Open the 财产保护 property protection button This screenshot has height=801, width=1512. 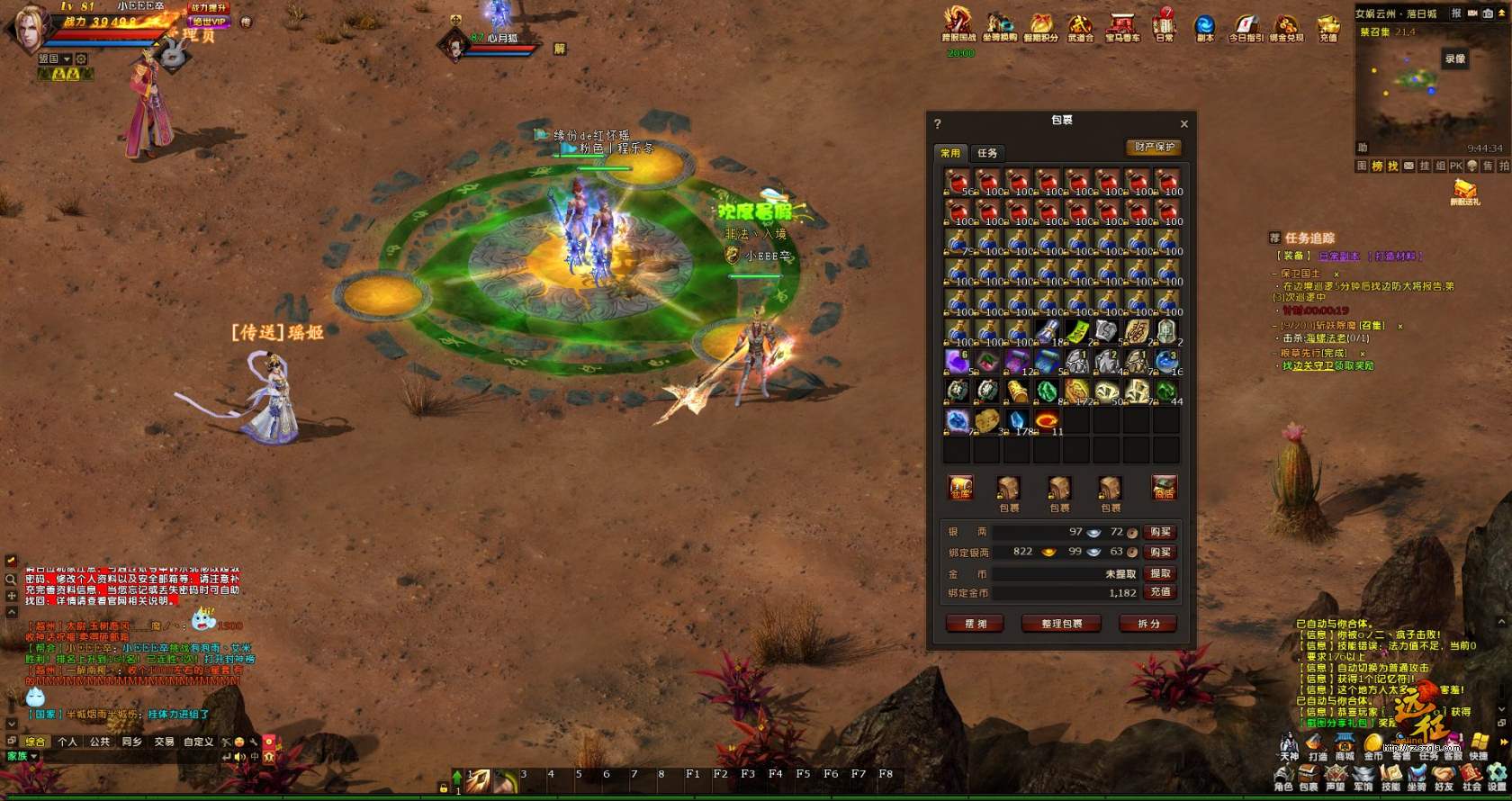(1154, 147)
